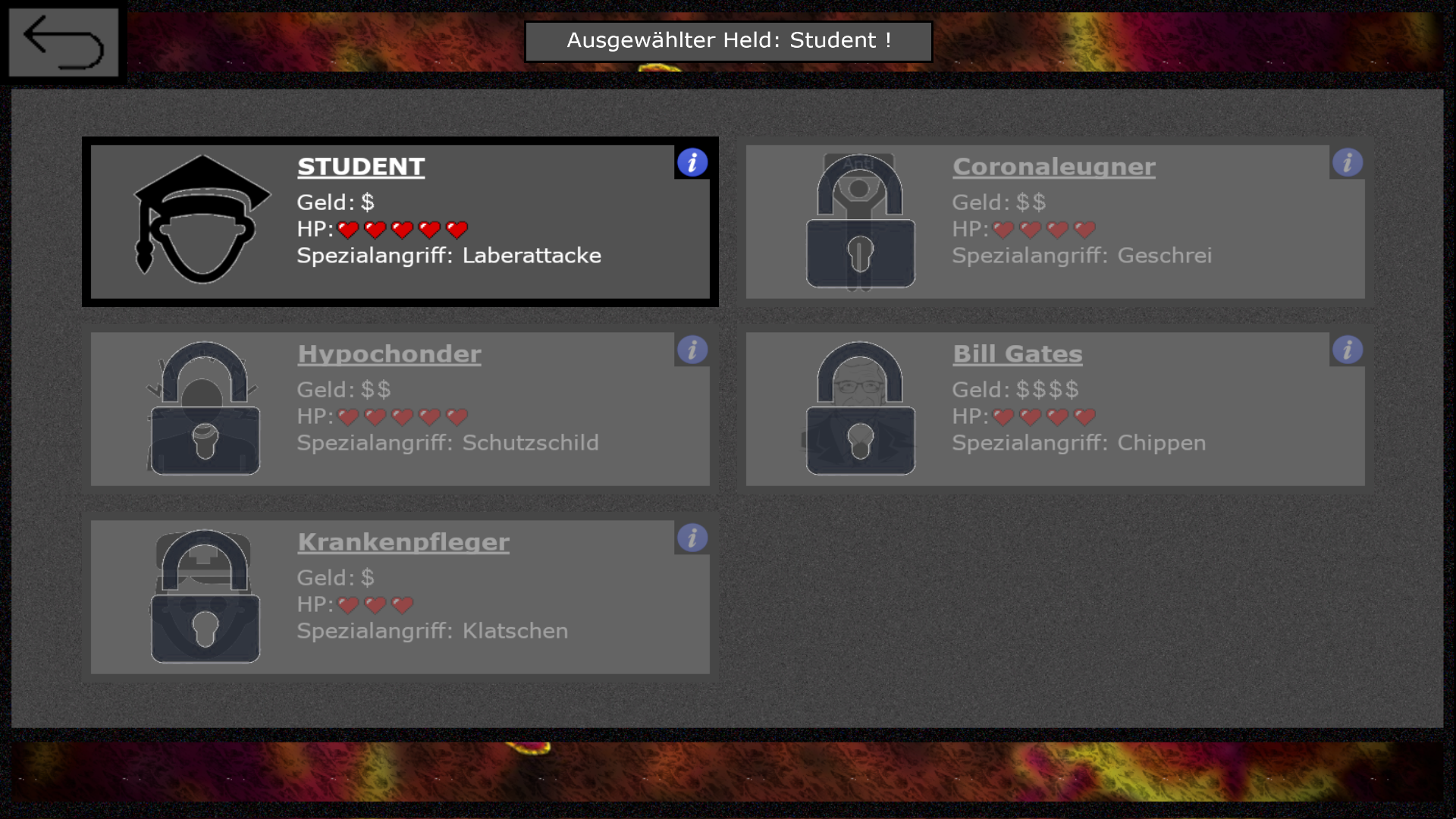The width and height of the screenshot is (1456, 819).
Task: View info about the Hypochonder hero
Action: click(692, 350)
